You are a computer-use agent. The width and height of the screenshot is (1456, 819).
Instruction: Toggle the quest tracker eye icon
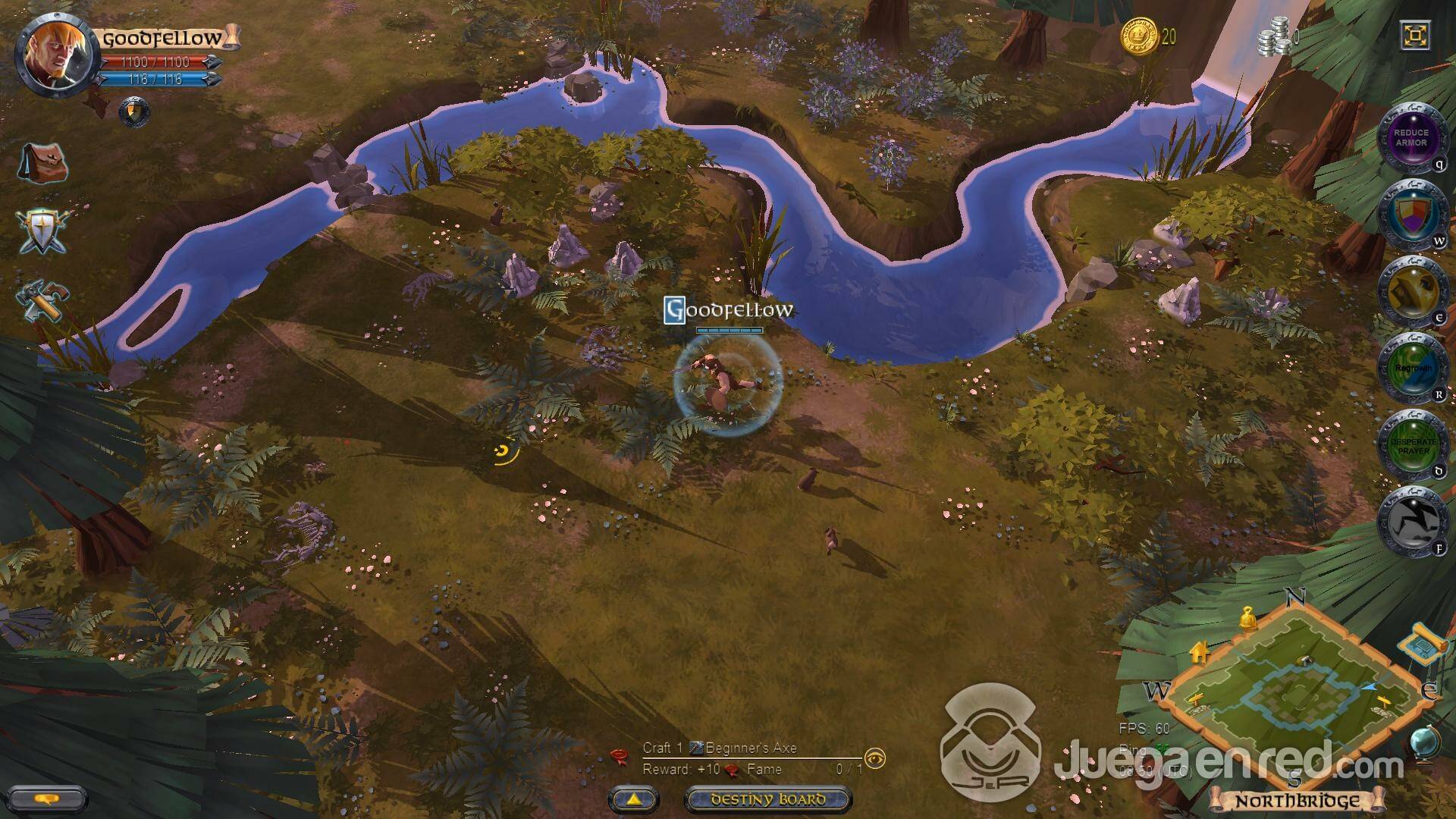tap(875, 758)
